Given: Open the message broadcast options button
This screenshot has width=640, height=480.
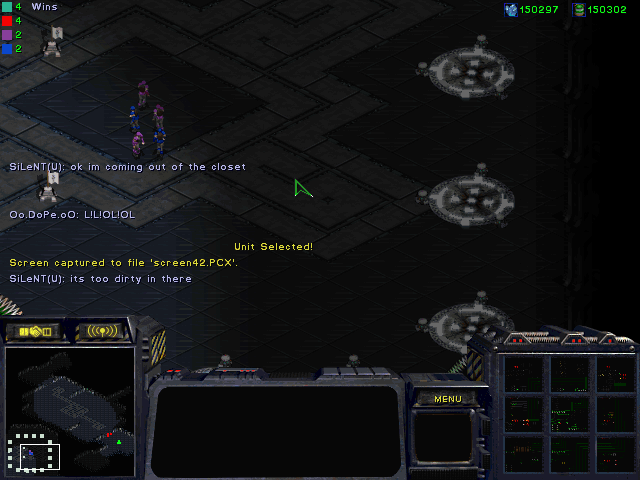Looking at the screenshot, I should coord(102,331).
